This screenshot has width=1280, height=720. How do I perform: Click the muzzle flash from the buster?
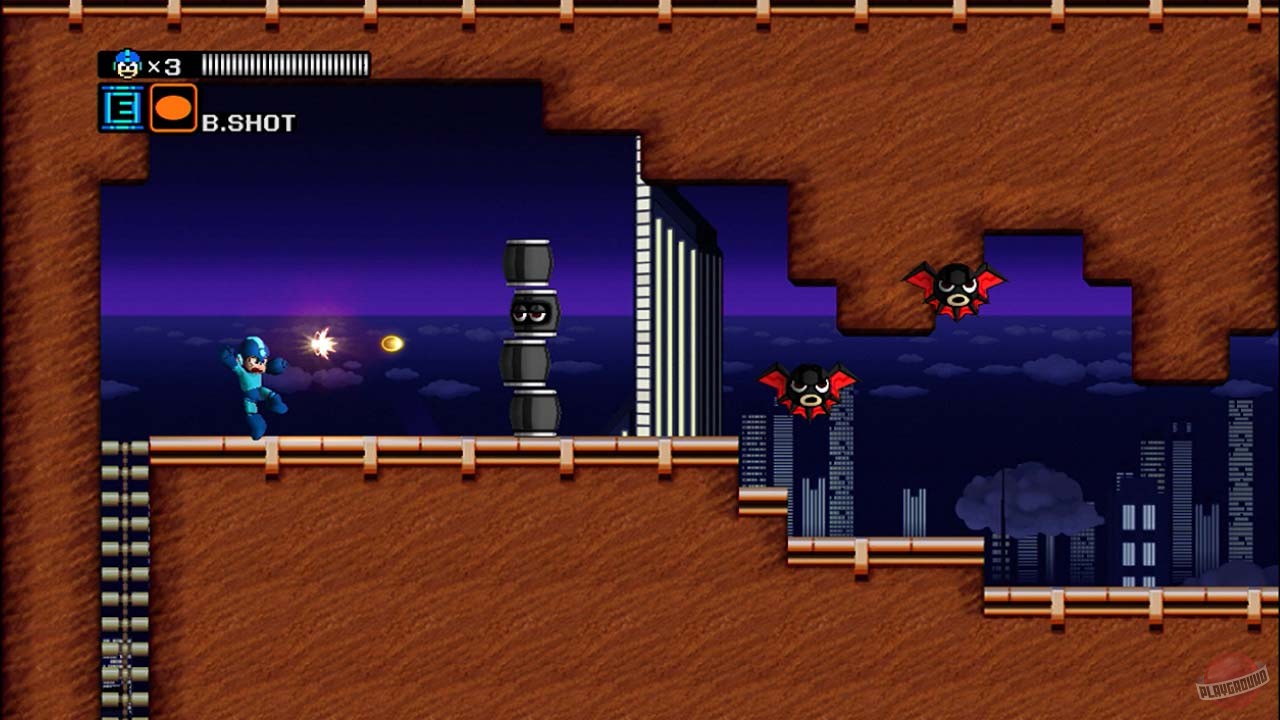pyautogui.click(x=322, y=341)
